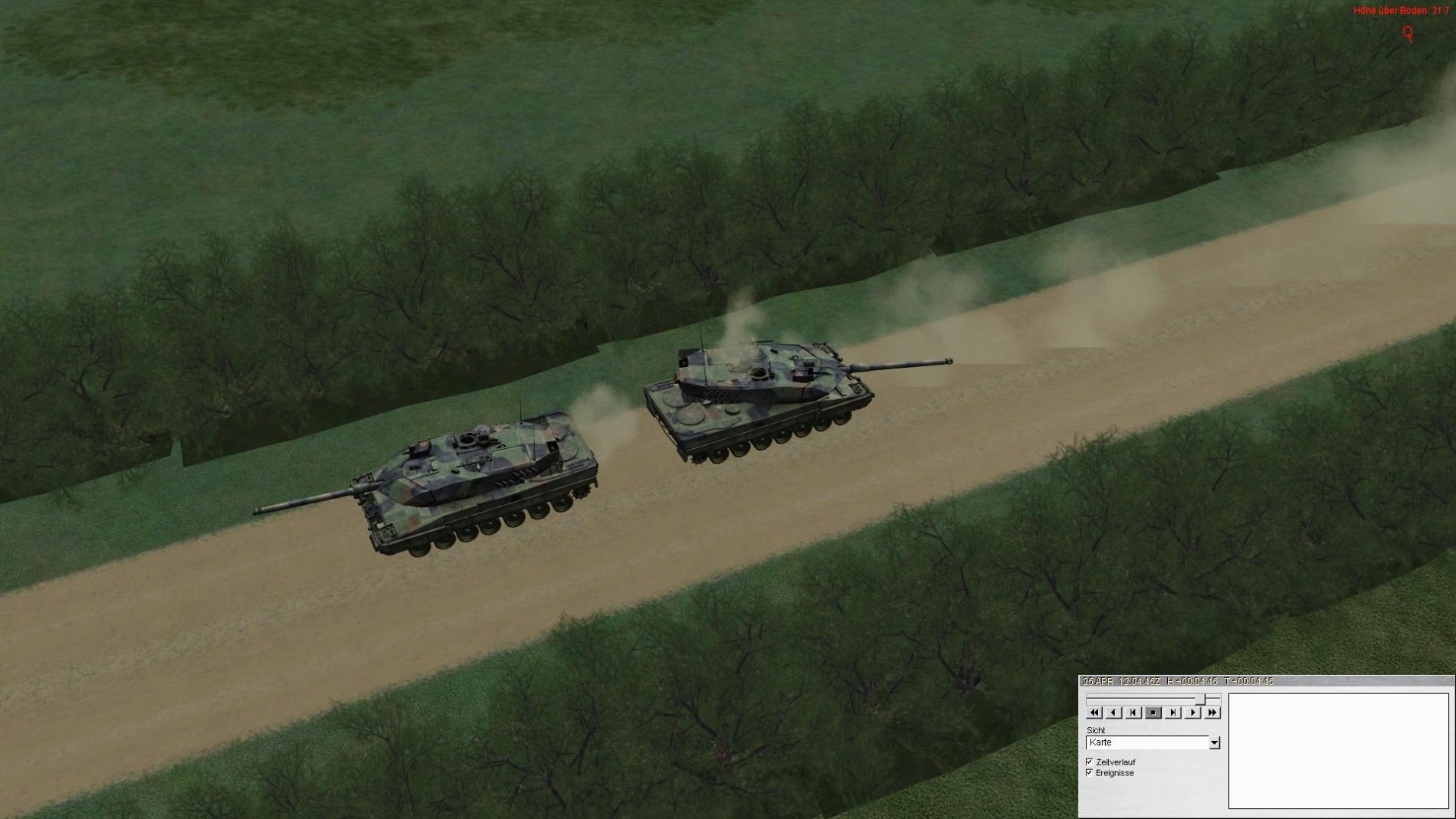Click the white event log box
1456x819 pixels.
click(1338, 751)
